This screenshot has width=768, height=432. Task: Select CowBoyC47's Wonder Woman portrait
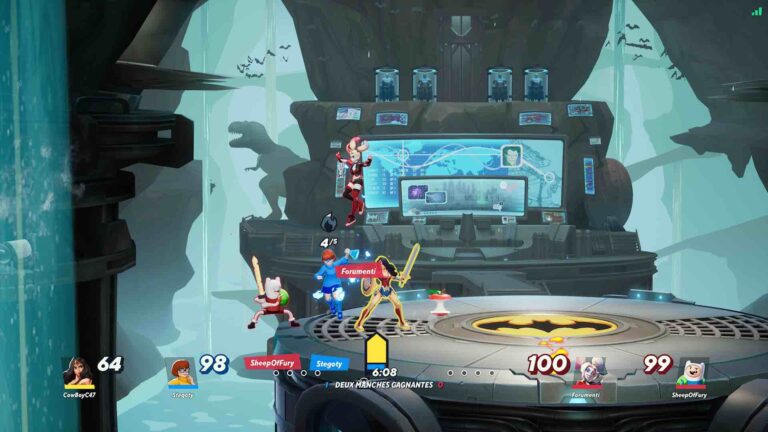point(75,372)
